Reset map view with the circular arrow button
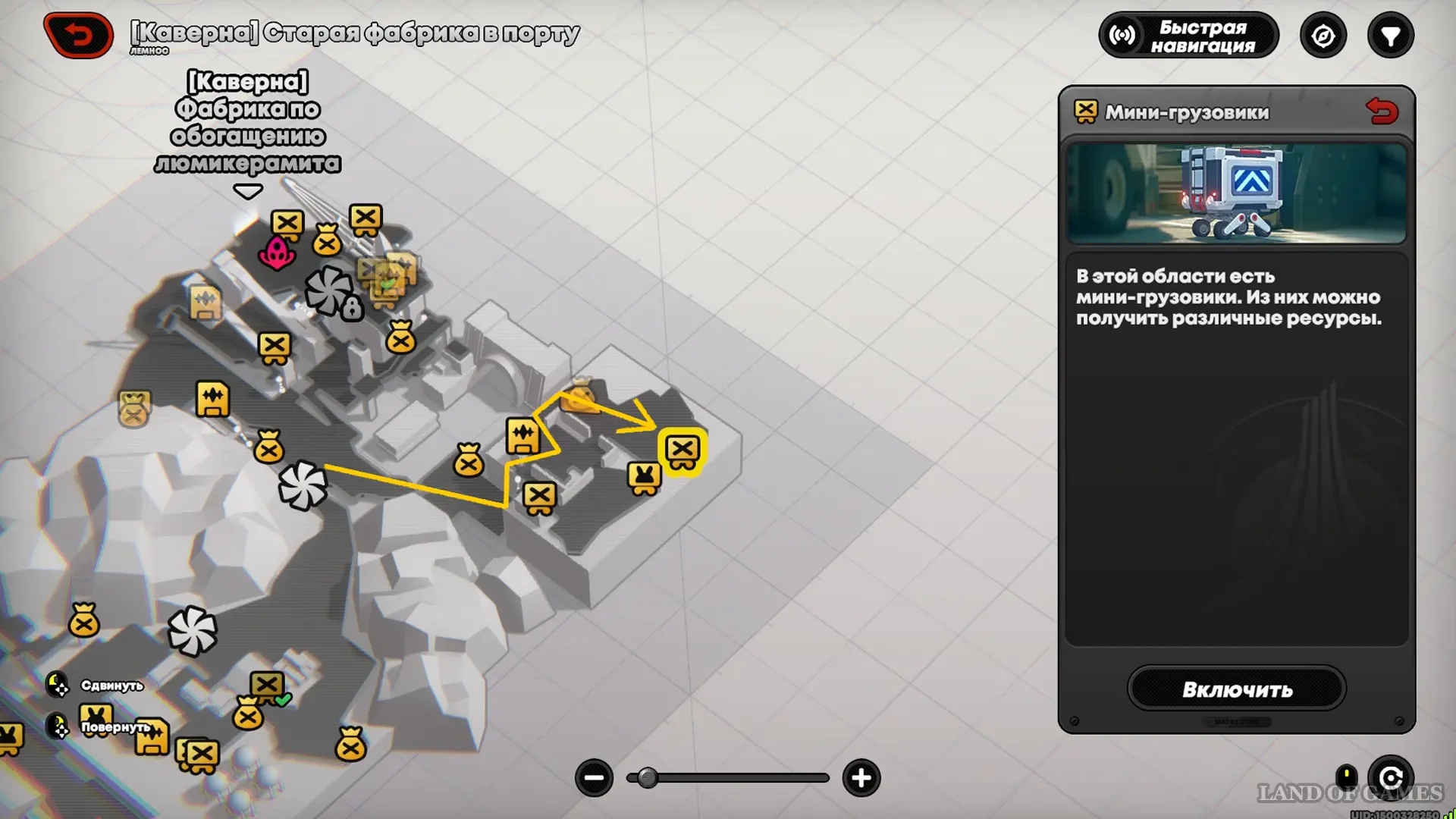Image resolution: width=1456 pixels, height=819 pixels. coord(1390,778)
